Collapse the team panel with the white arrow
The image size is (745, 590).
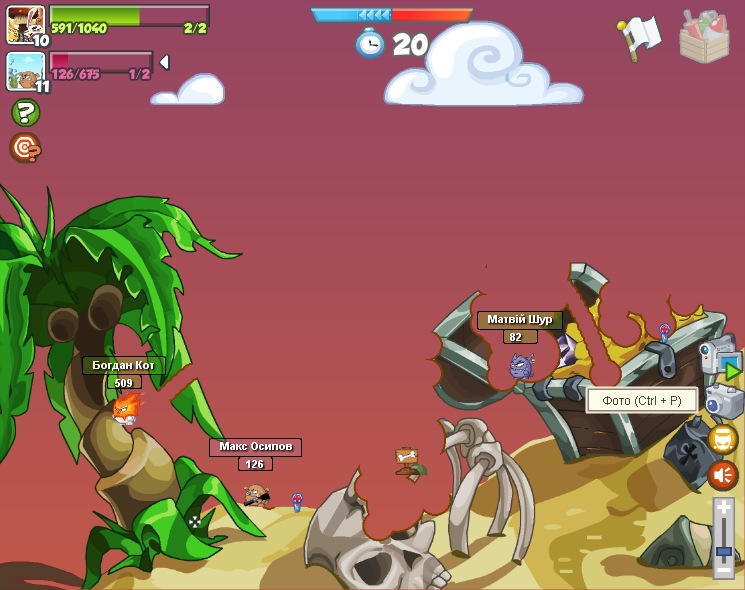click(164, 62)
